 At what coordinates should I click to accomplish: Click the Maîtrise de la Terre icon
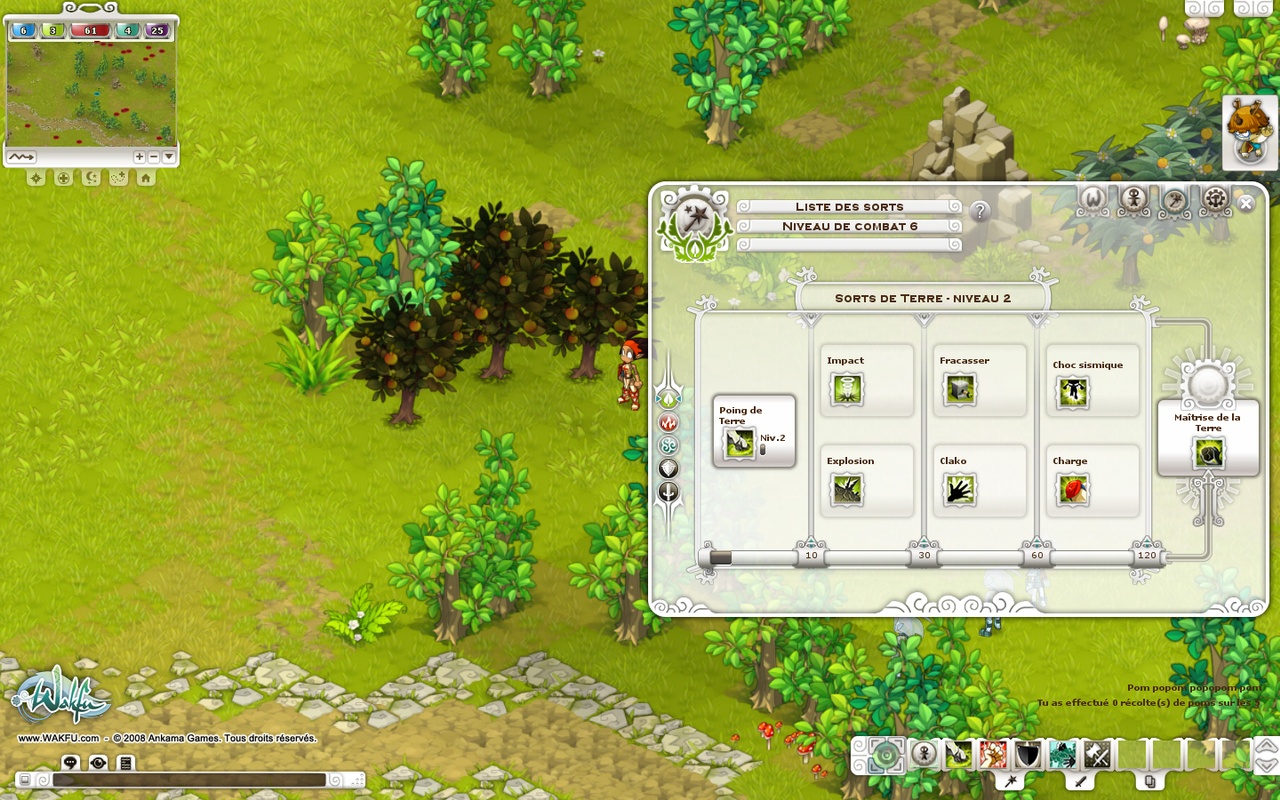(1208, 455)
